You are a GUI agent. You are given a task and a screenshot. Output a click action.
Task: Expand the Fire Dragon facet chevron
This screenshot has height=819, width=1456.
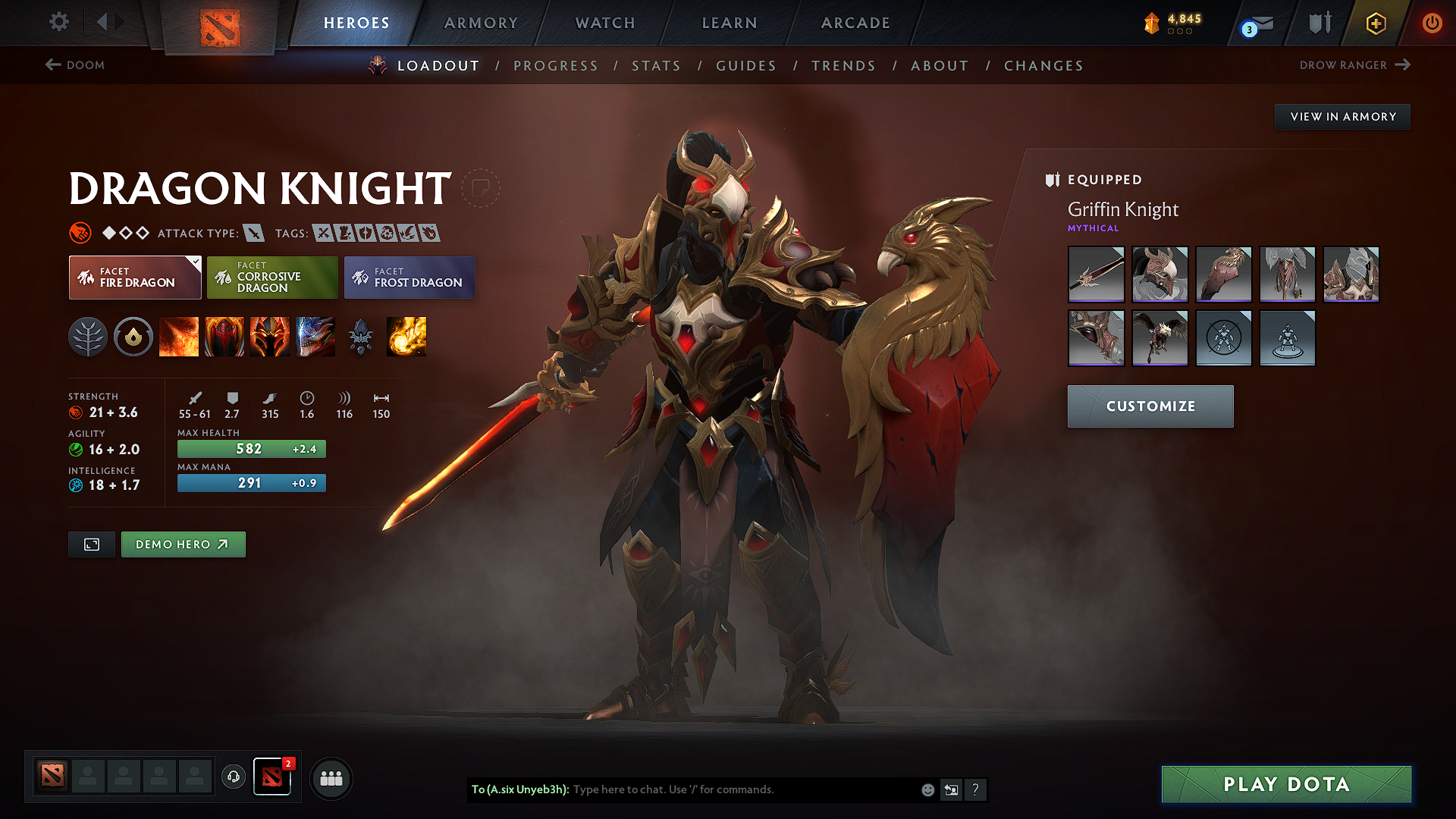pyautogui.click(x=196, y=261)
